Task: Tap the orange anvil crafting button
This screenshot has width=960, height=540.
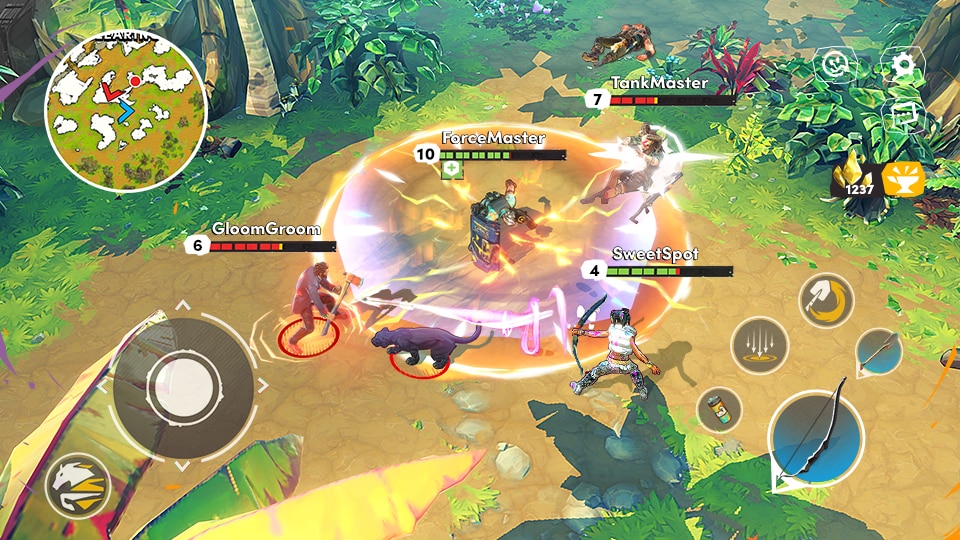Action: [x=903, y=179]
